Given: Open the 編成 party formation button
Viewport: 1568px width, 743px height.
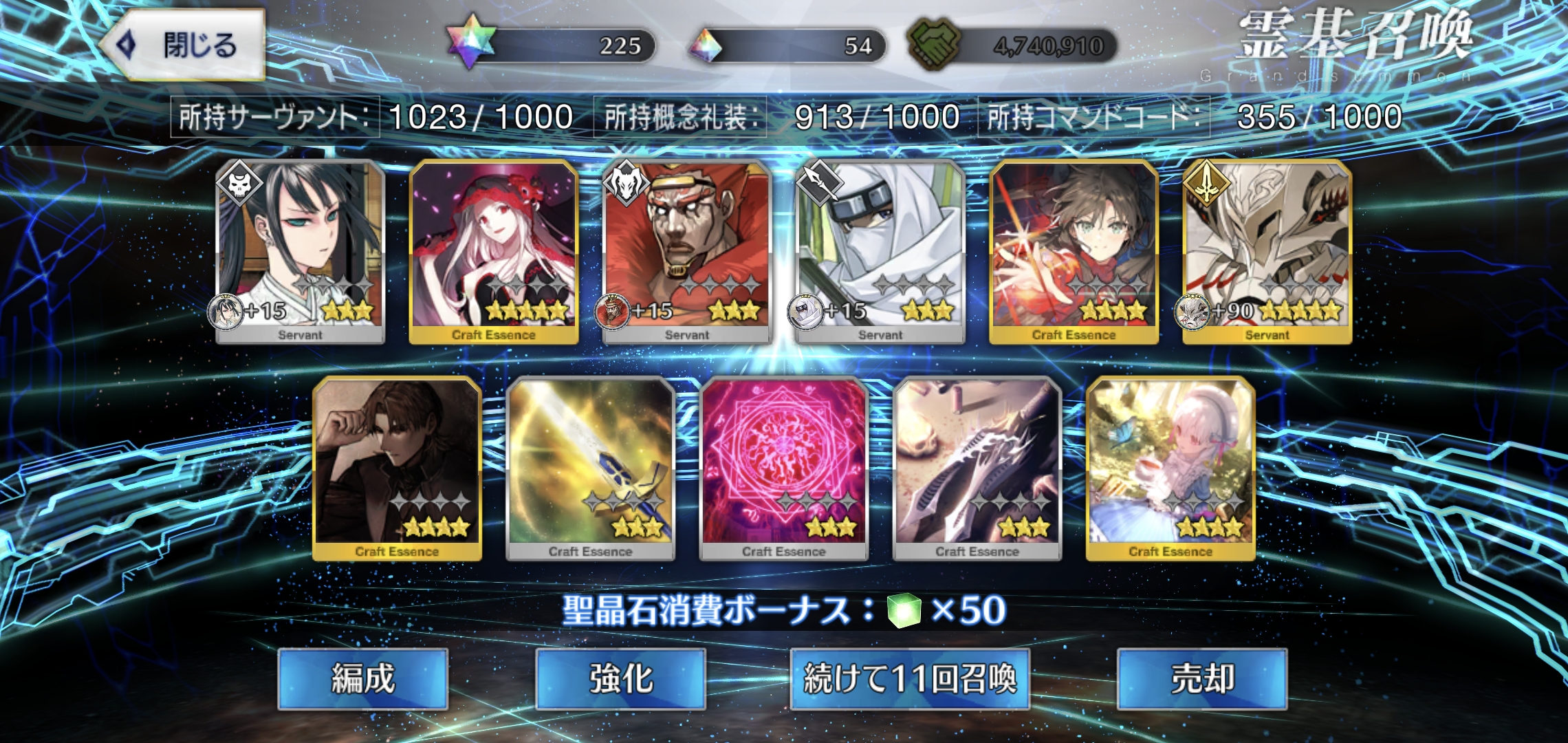Looking at the screenshot, I should [x=363, y=678].
